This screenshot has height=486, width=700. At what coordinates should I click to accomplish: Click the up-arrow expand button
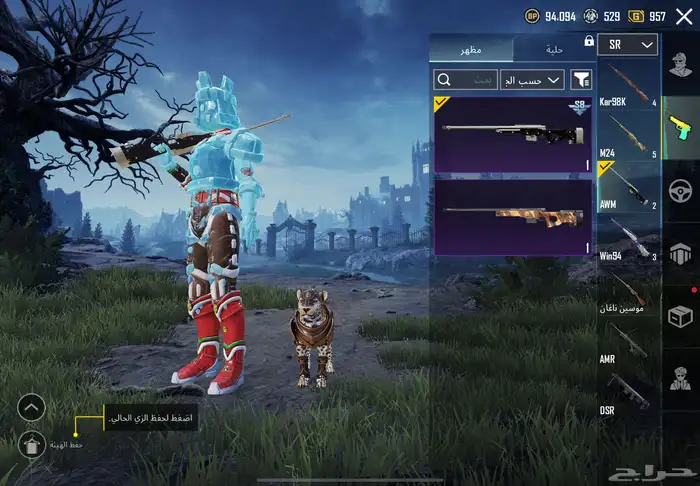(32, 407)
